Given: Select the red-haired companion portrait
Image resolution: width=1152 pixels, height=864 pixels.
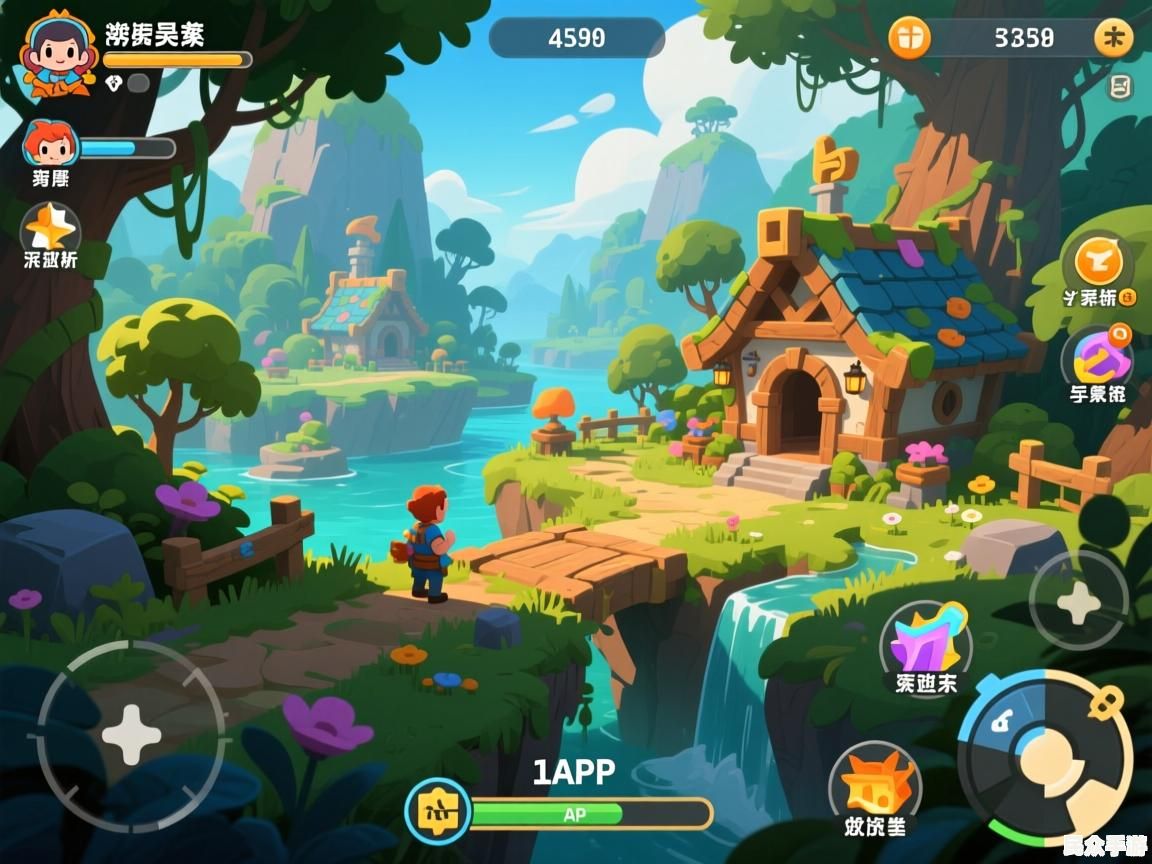Looking at the screenshot, I should [50, 144].
